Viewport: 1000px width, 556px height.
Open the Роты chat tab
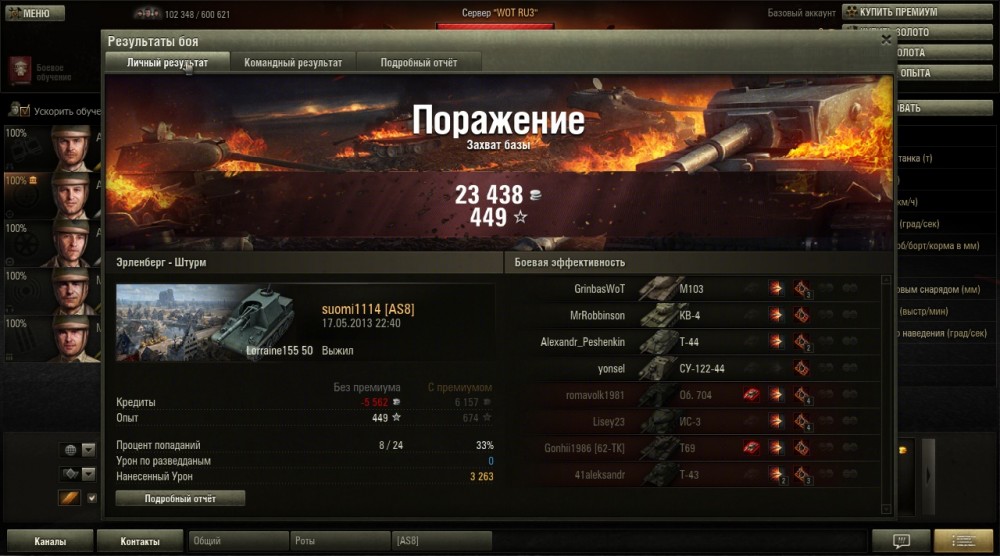click(x=340, y=541)
